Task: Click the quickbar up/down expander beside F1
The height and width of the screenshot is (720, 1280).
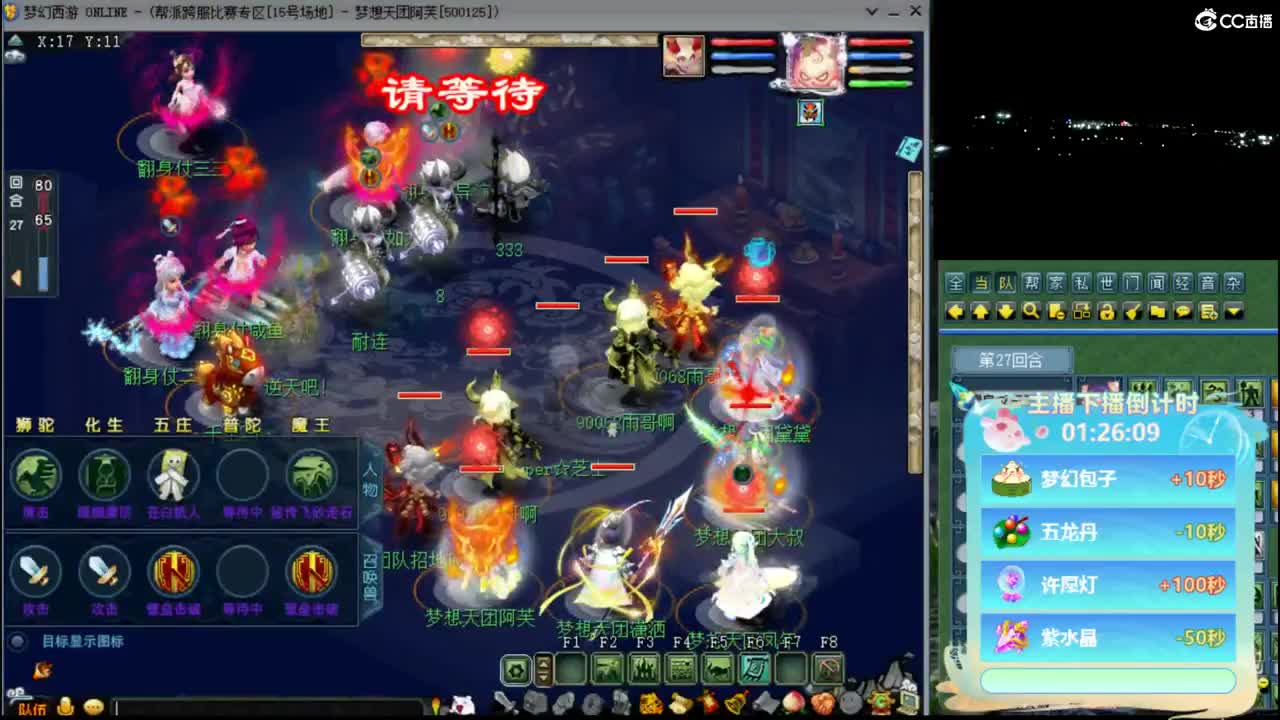Action: [x=543, y=668]
